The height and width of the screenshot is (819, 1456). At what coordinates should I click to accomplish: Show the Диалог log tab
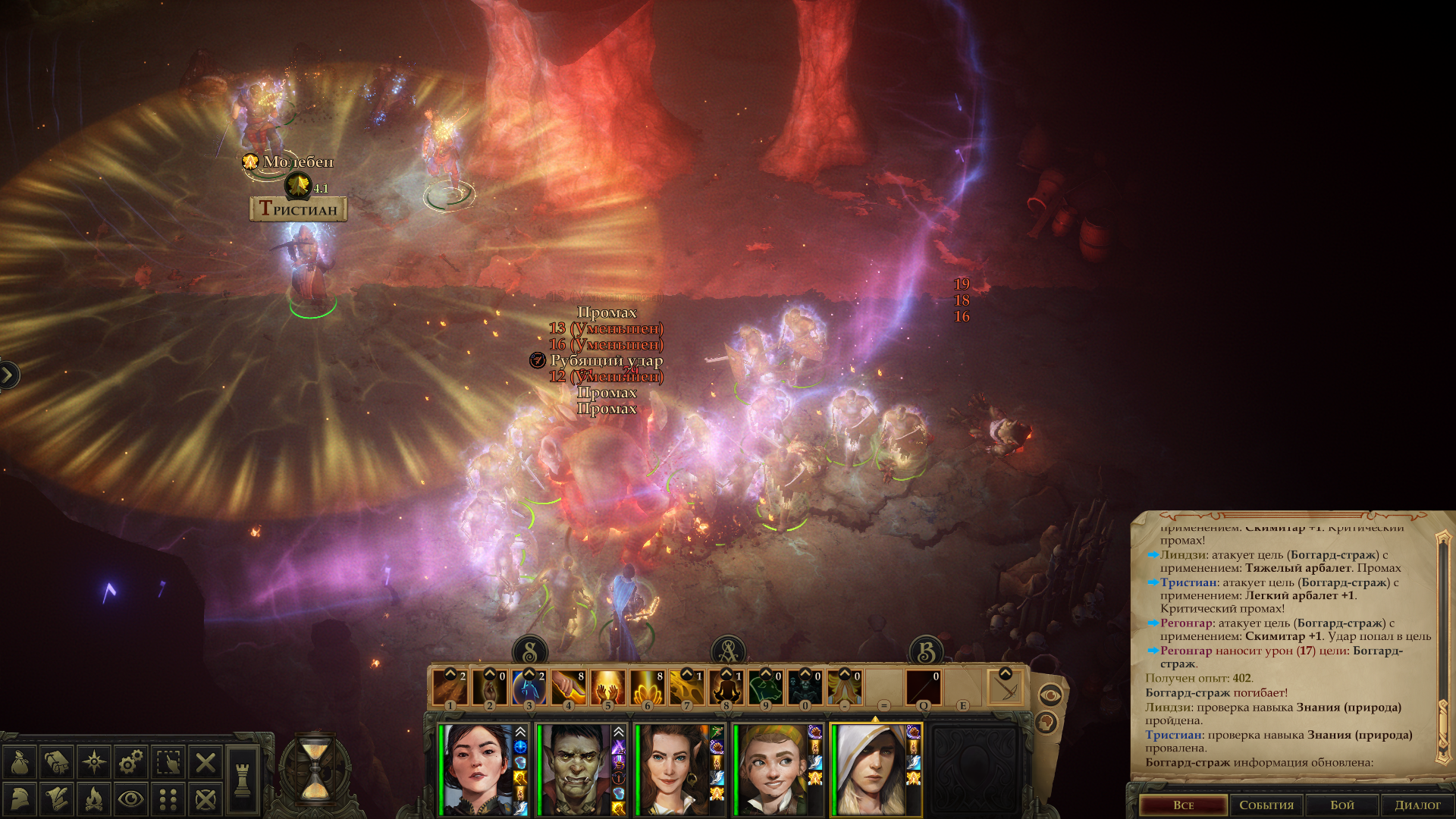(1417, 805)
